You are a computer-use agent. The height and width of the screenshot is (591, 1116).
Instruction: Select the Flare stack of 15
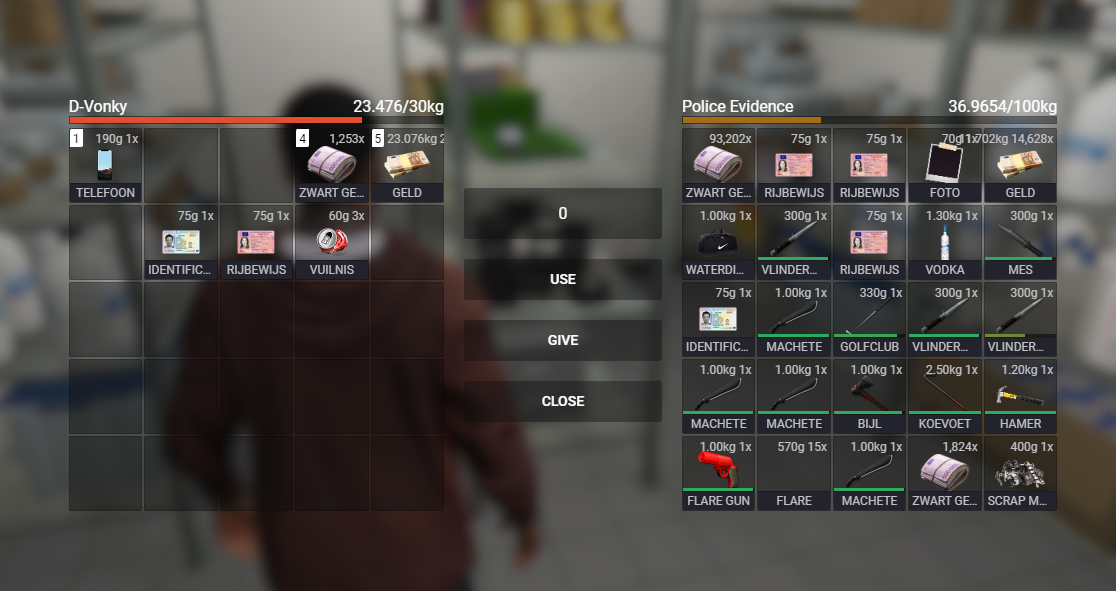click(794, 473)
